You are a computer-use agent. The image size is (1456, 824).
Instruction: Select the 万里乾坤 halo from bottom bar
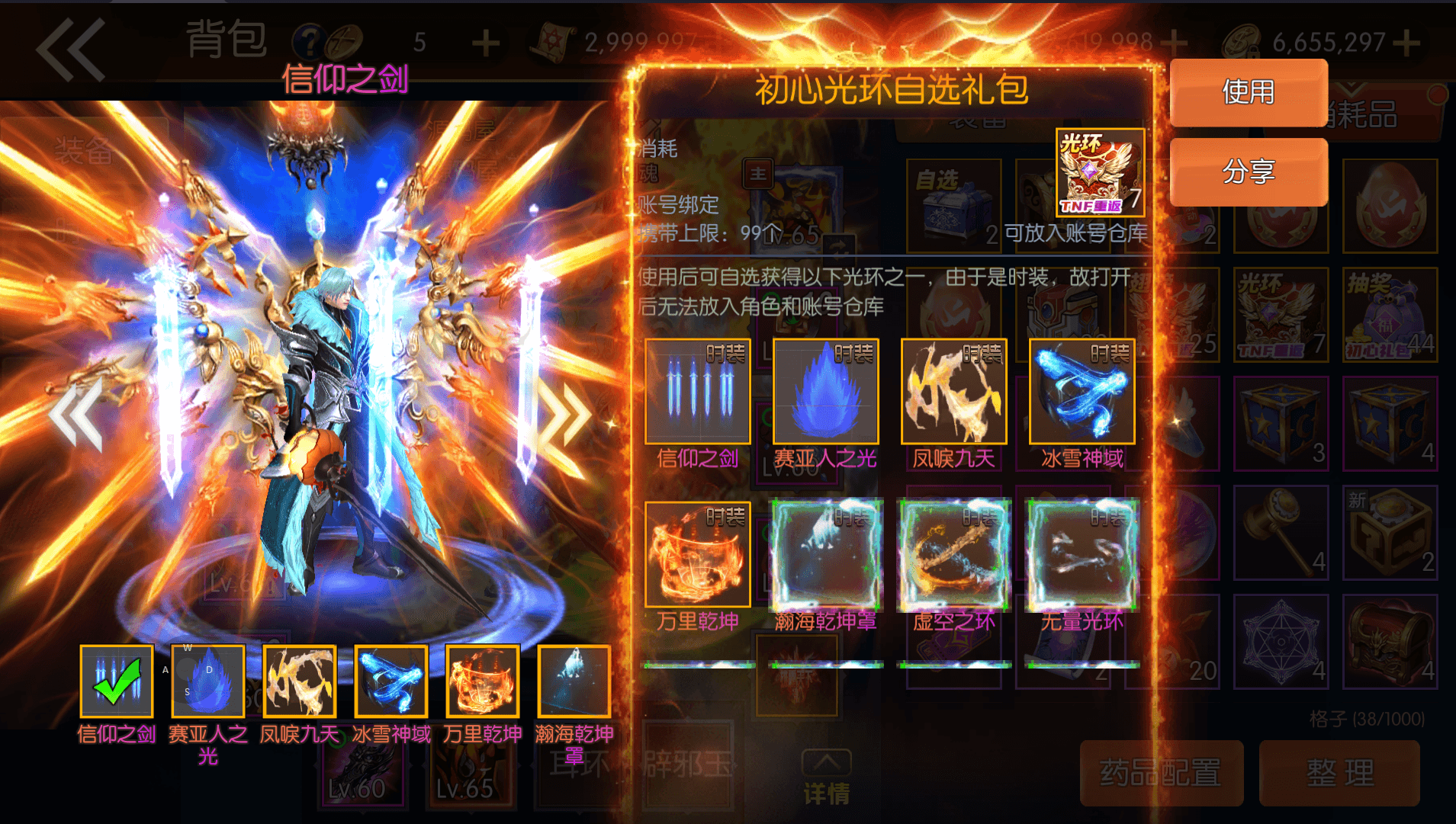[482, 681]
